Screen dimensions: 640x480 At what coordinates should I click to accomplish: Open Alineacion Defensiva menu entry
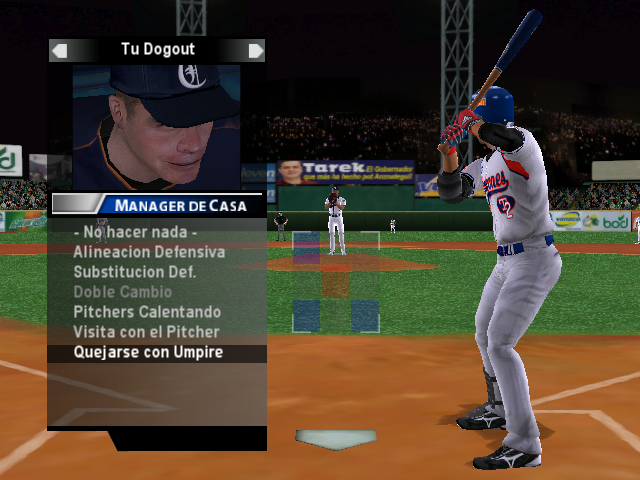(x=149, y=252)
